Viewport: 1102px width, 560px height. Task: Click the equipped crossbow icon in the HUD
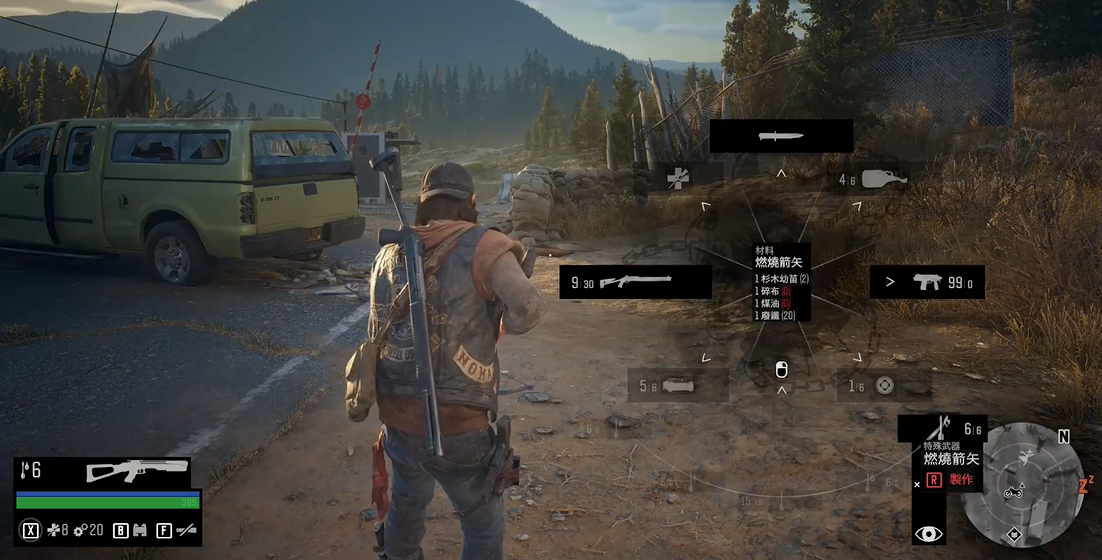point(137,470)
